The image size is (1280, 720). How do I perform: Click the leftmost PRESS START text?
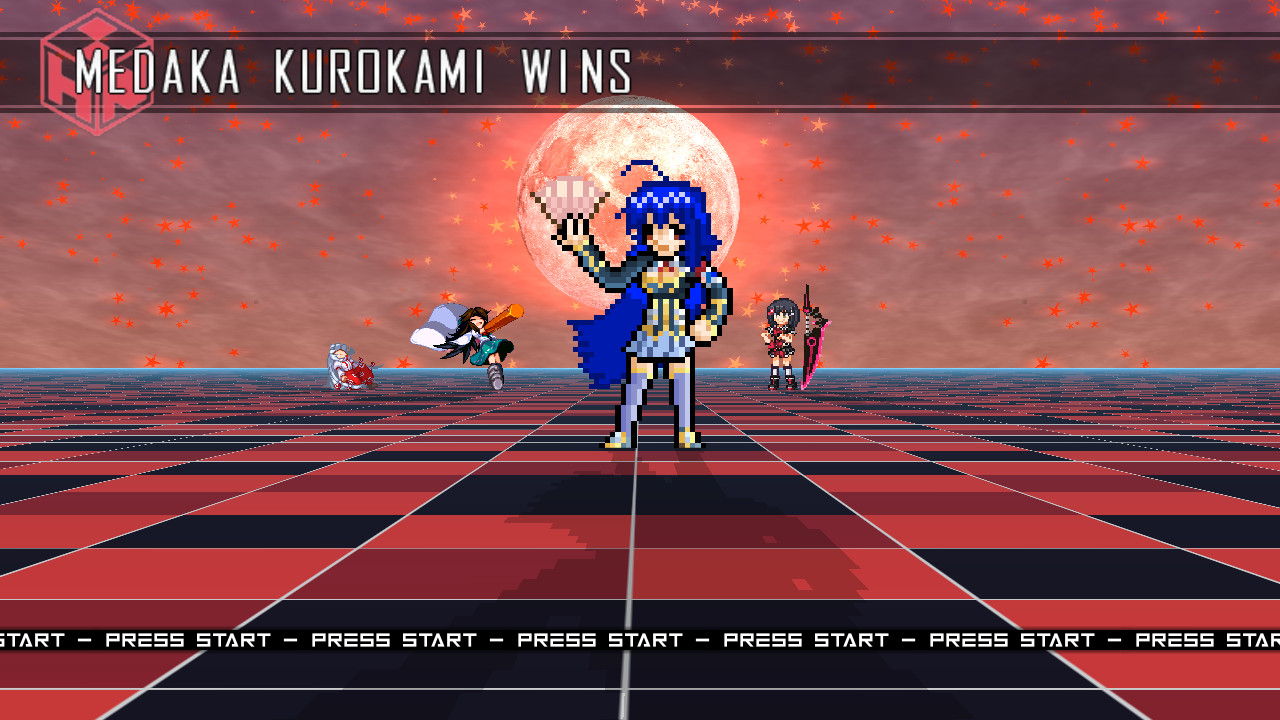click(x=30, y=639)
